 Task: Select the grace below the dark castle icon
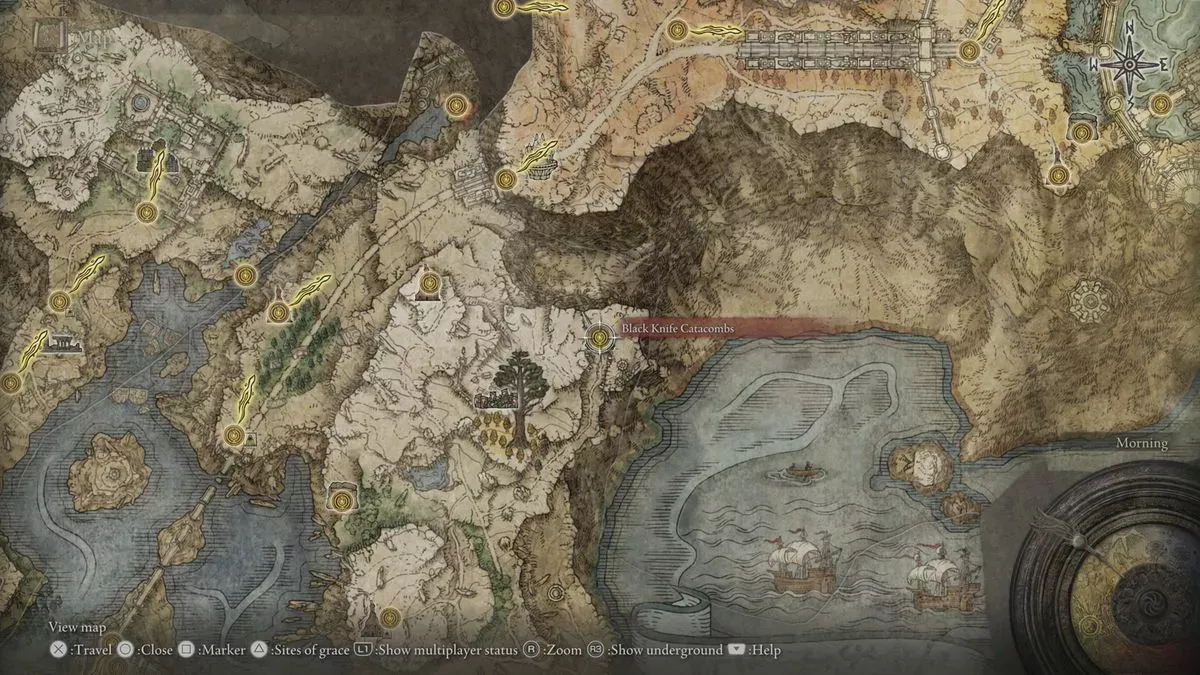tap(148, 212)
